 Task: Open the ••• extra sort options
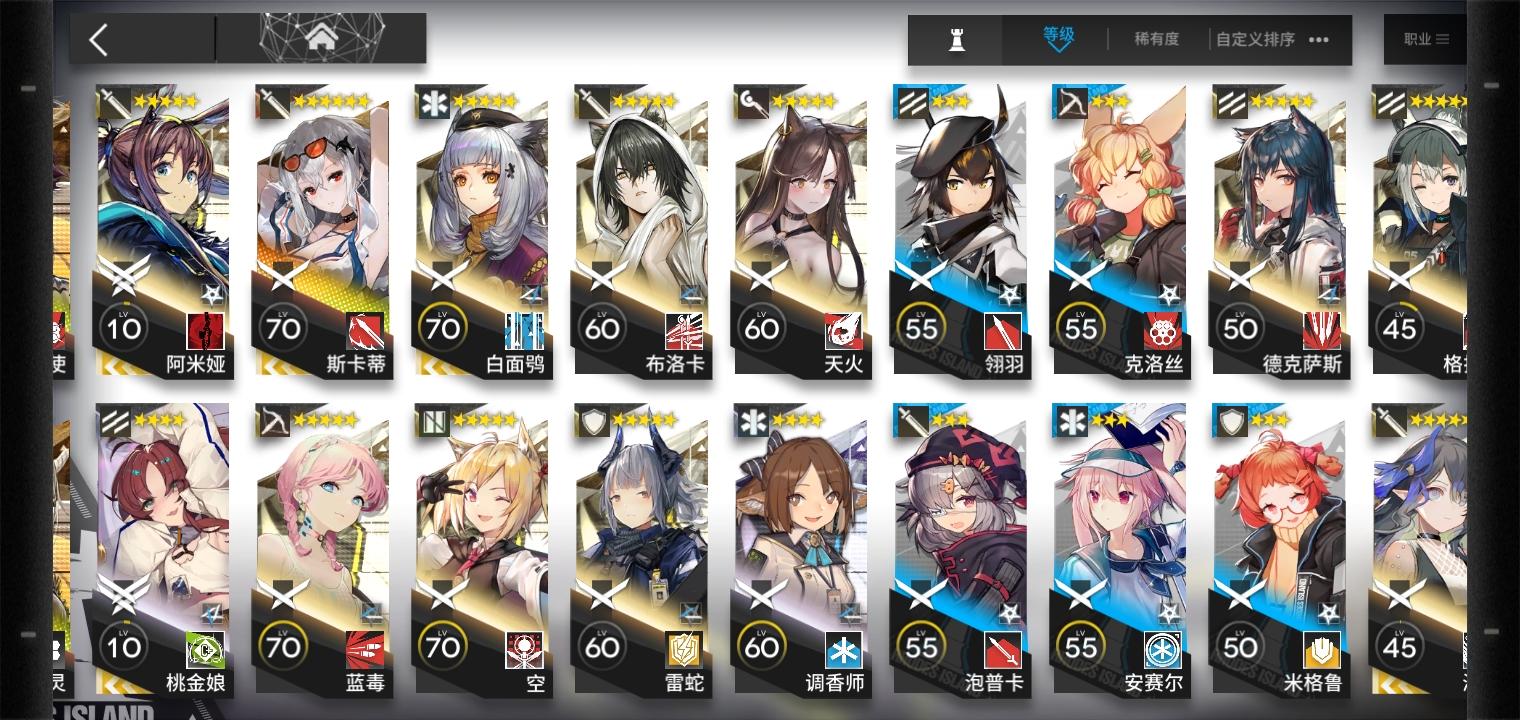coord(1318,41)
